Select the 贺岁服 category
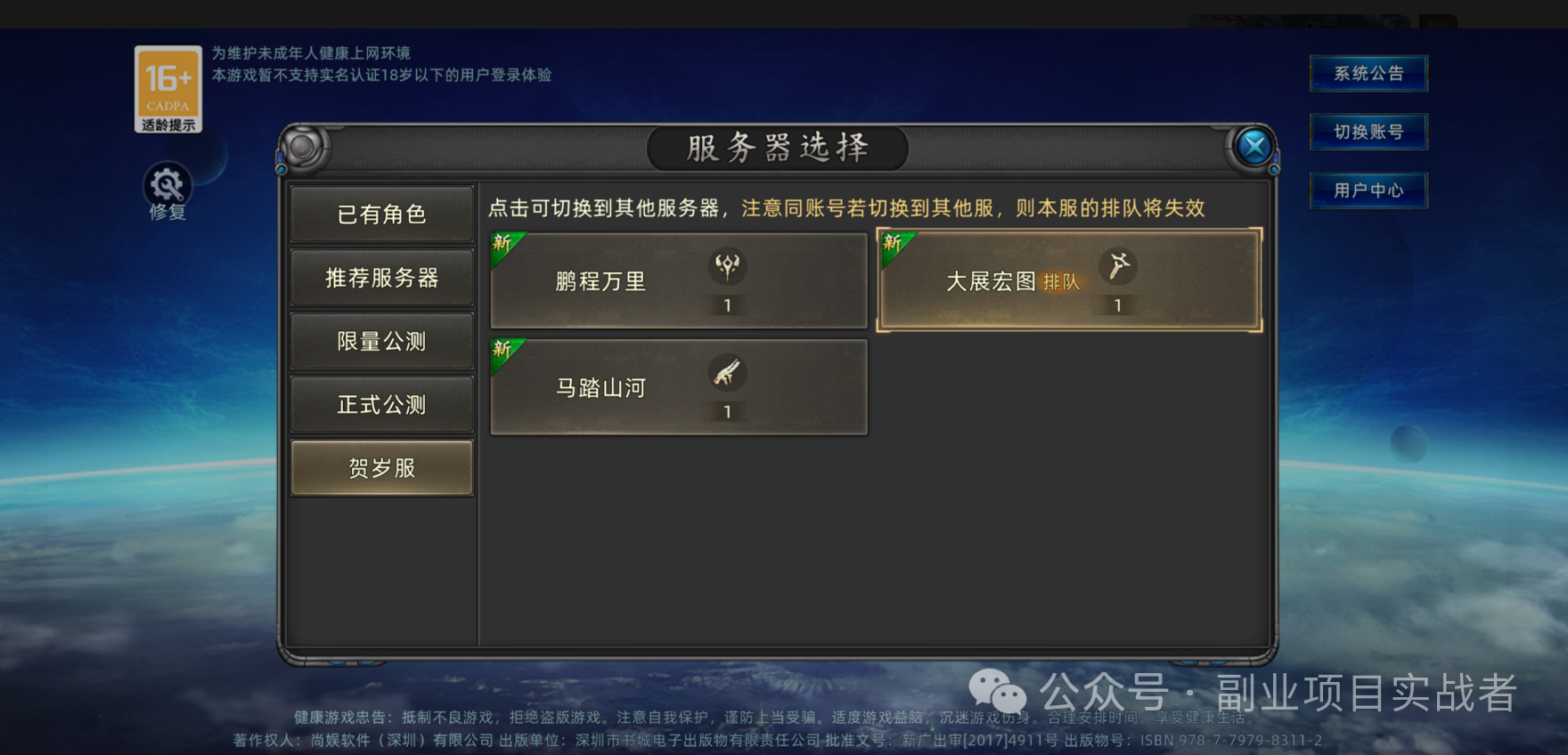The image size is (1568, 755). 381,467
